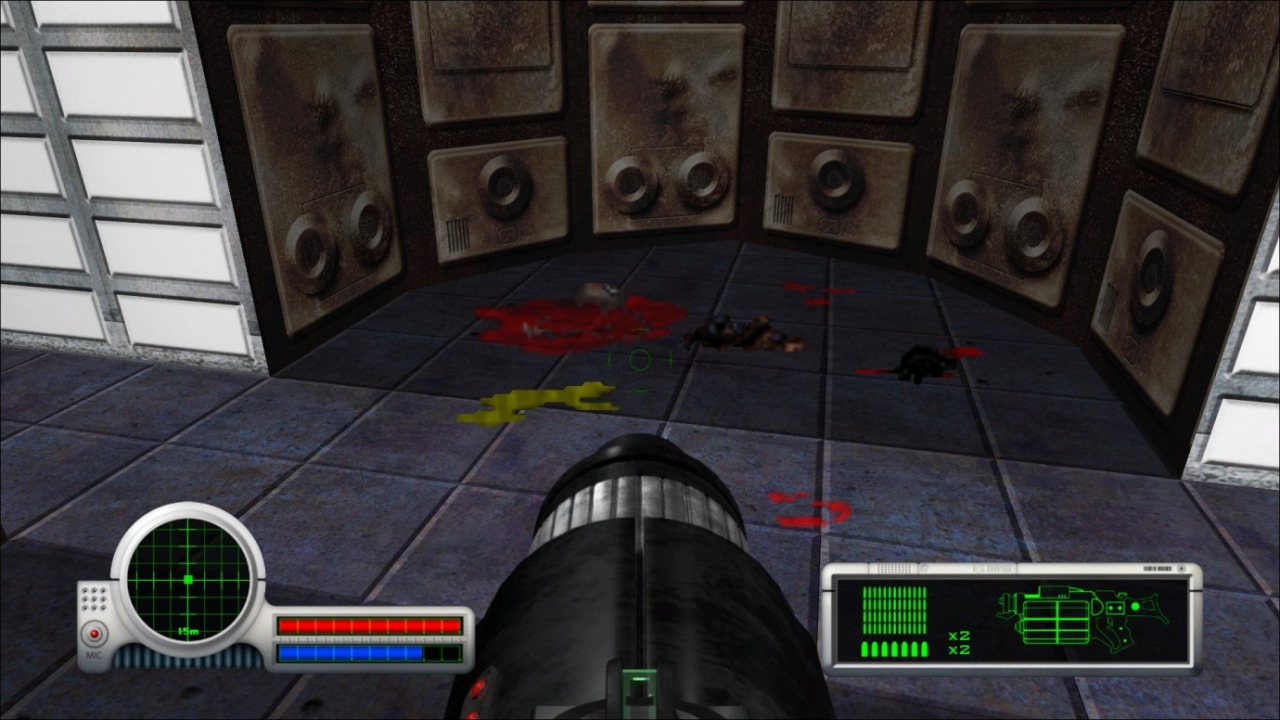
Task: Toggle the red MIC button
Action: point(94,634)
